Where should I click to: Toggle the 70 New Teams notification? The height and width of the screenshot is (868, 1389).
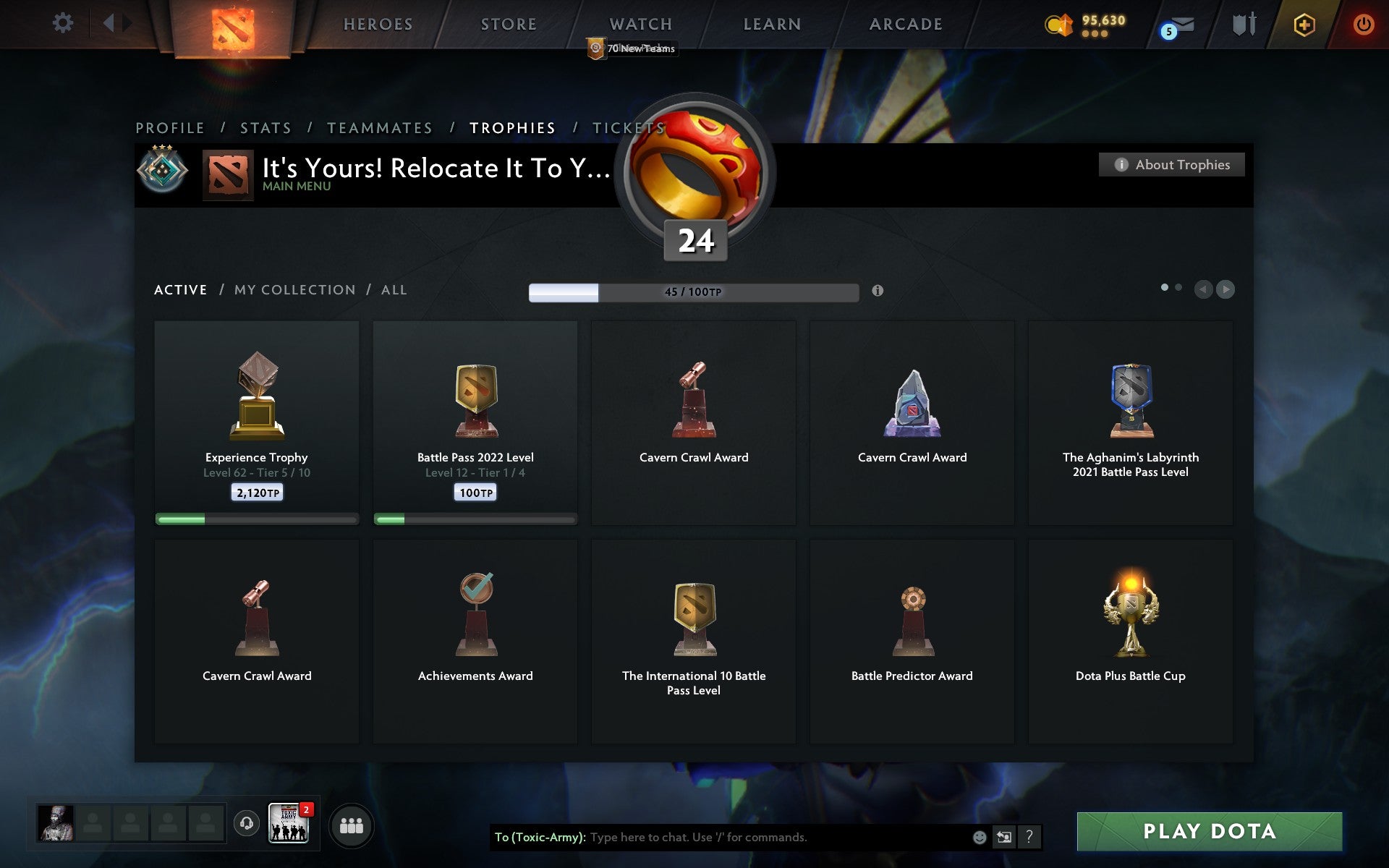pos(632,48)
